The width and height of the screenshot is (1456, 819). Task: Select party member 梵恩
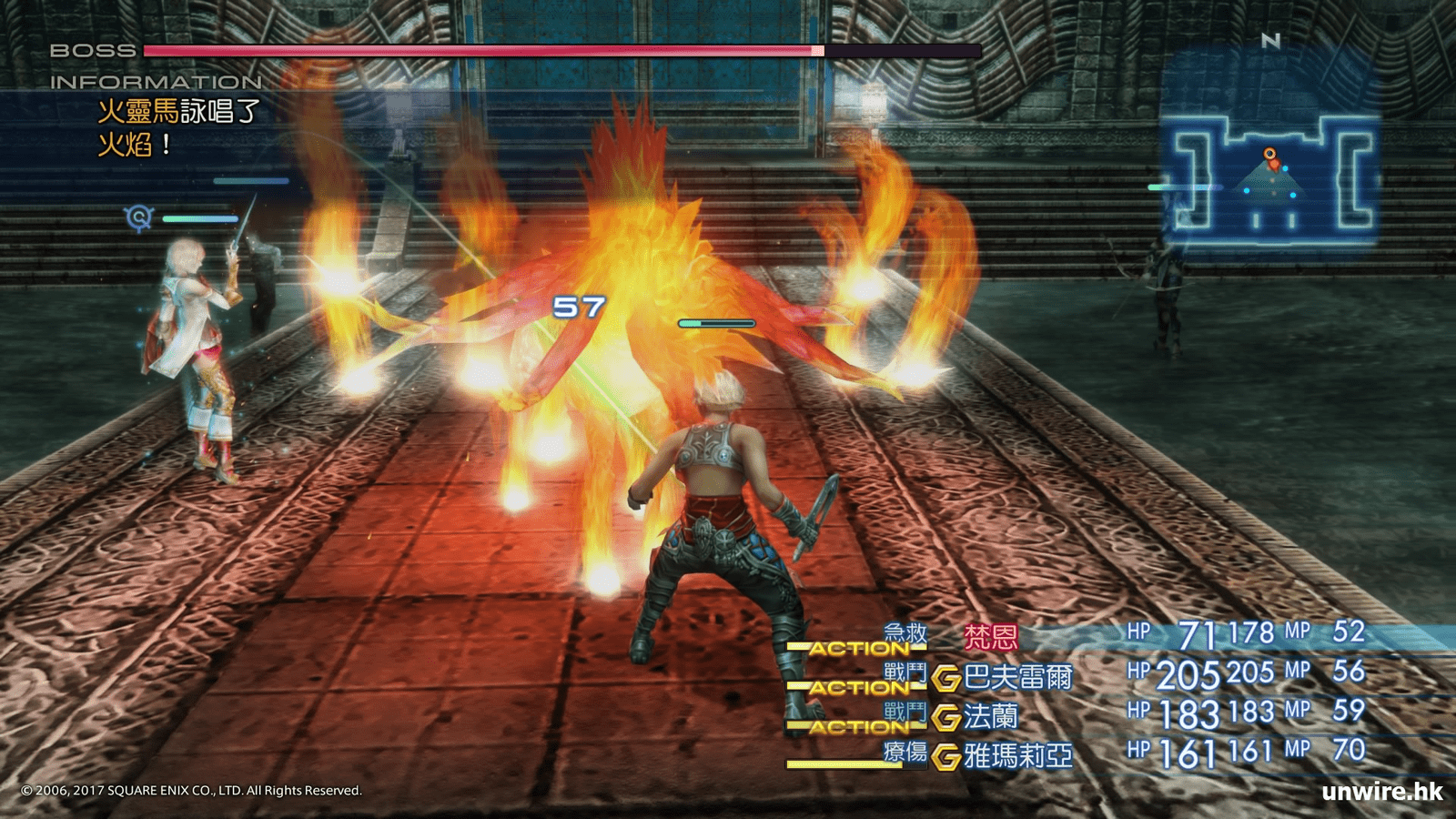click(x=990, y=637)
